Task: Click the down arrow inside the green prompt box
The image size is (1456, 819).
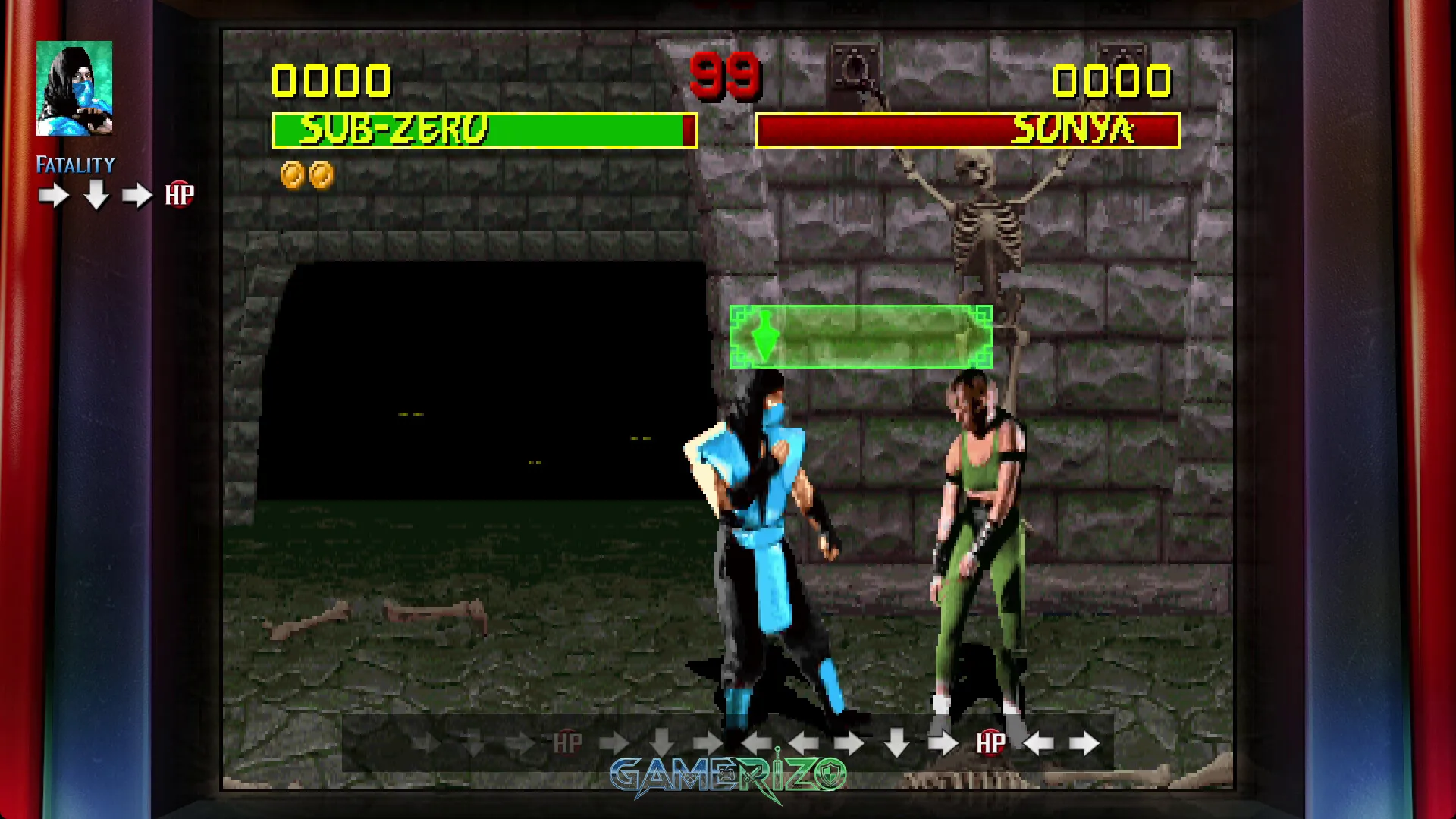Action: 767,336
